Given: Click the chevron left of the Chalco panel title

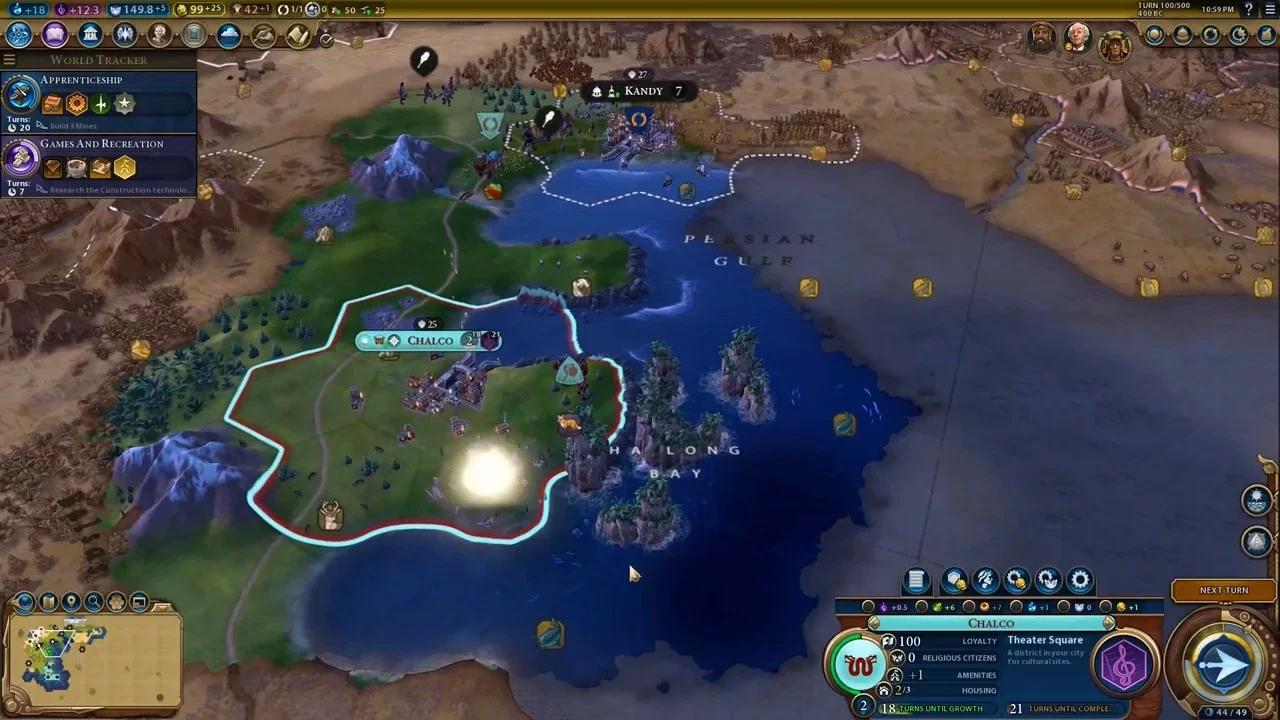Looking at the screenshot, I should [872, 623].
